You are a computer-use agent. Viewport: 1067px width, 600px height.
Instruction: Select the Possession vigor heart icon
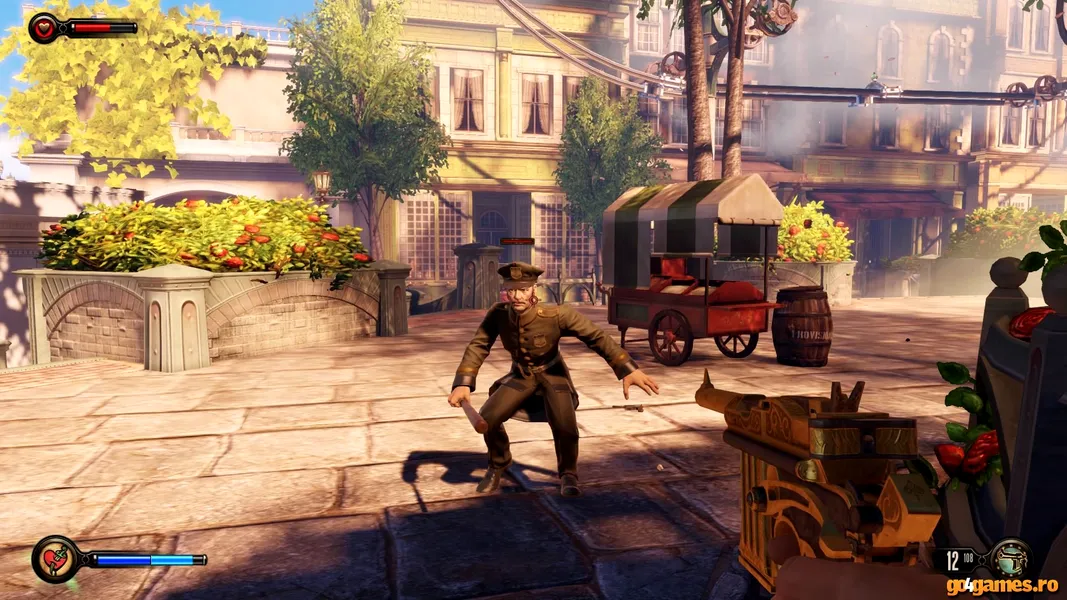(55, 559)
